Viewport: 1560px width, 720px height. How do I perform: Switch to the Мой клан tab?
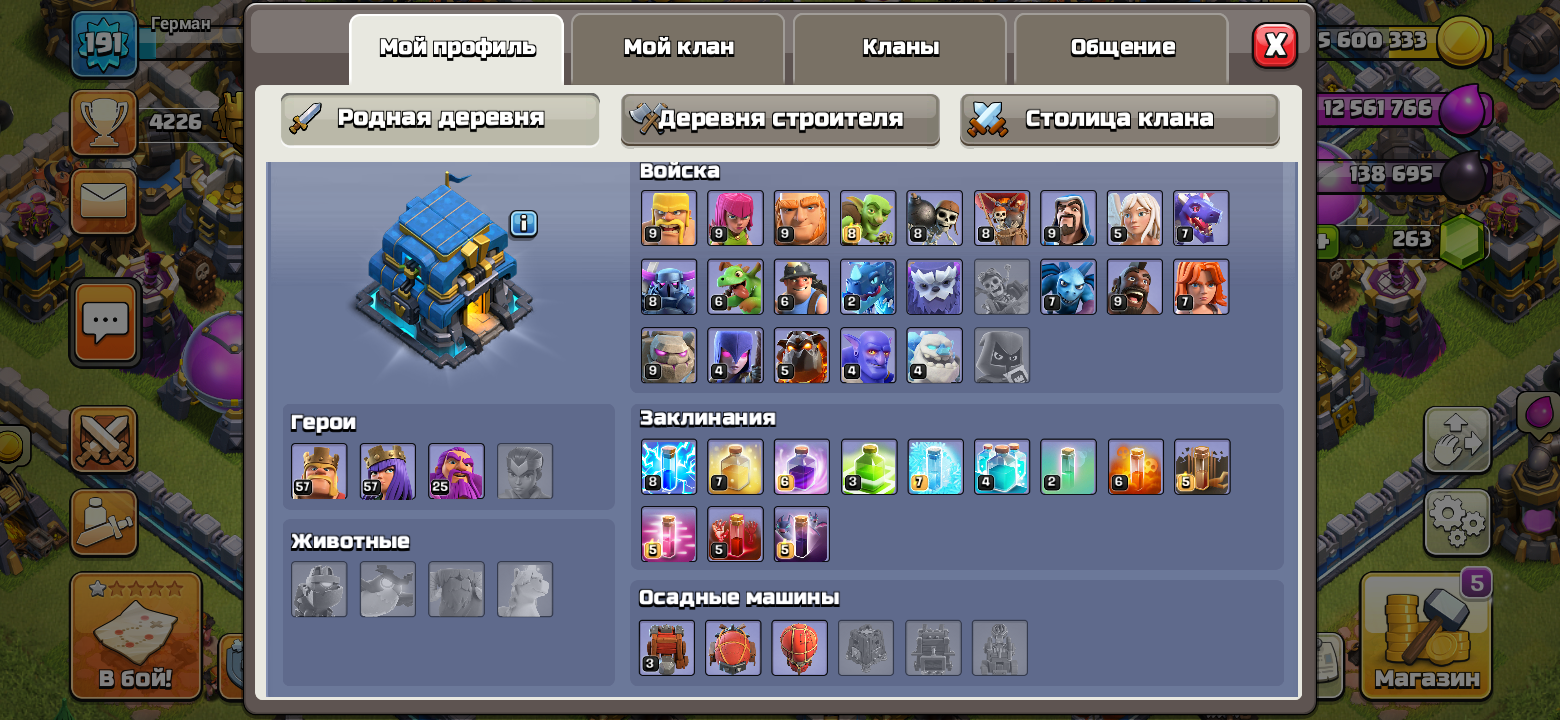point(678,45)
